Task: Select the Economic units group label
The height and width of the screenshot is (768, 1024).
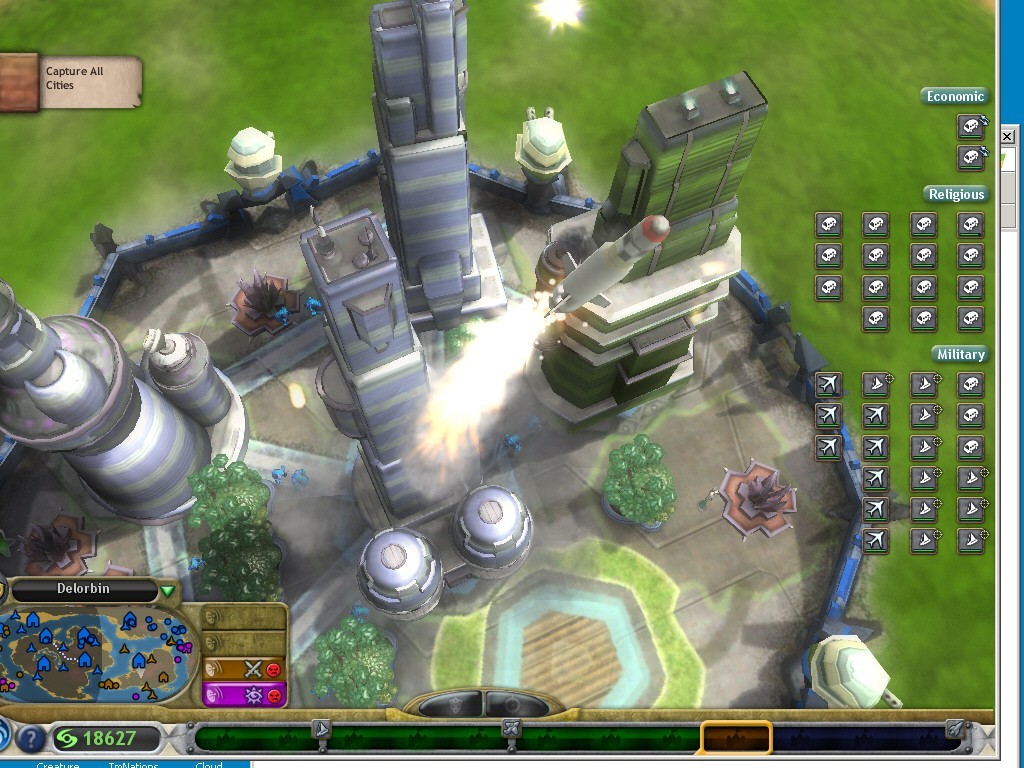Action: coord(955,96)
